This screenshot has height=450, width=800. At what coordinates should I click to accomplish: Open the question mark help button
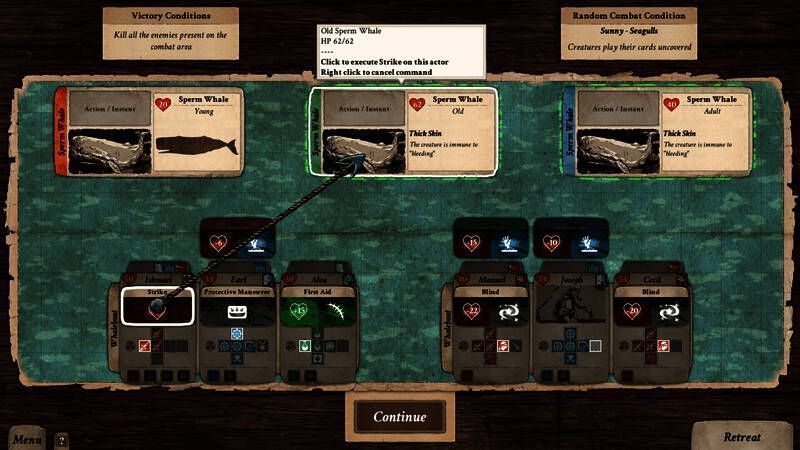(x=61, y=439)
